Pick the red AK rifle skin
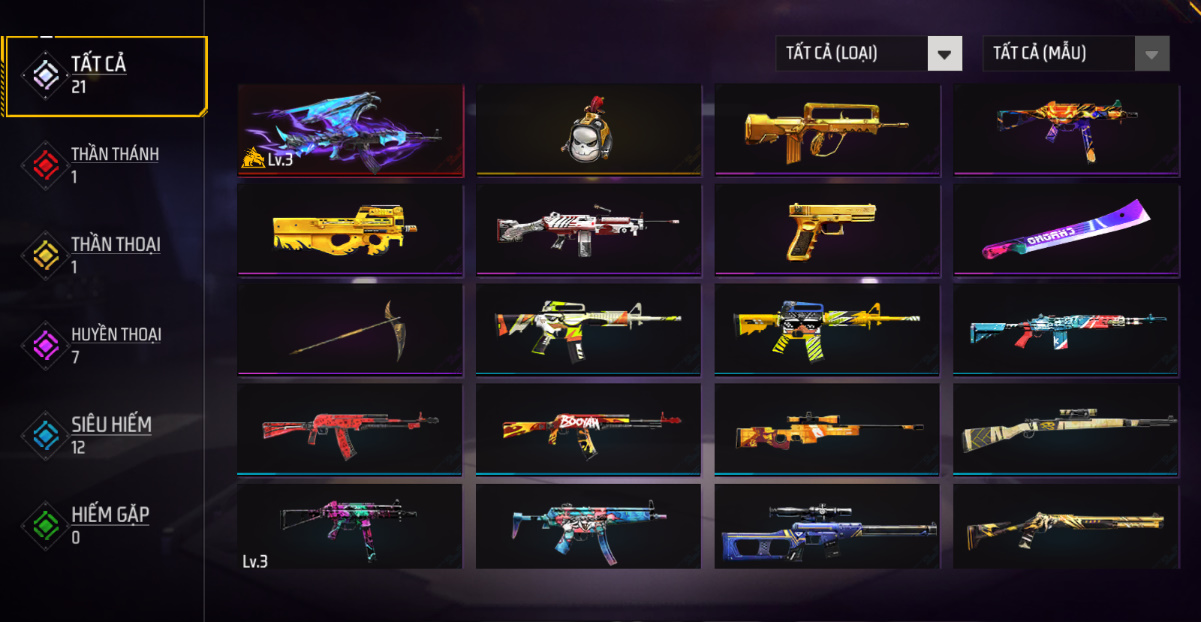1201x622 pixels. coord(350,428)
